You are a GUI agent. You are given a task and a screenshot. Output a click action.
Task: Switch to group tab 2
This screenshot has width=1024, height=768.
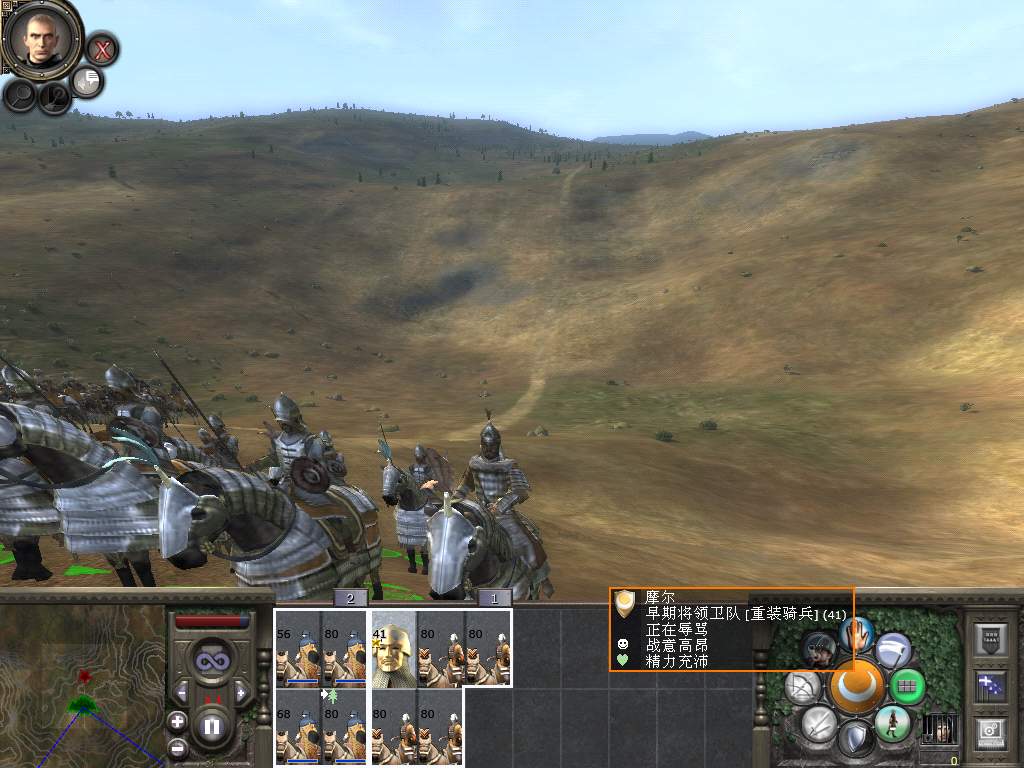[x=350, y=598]
